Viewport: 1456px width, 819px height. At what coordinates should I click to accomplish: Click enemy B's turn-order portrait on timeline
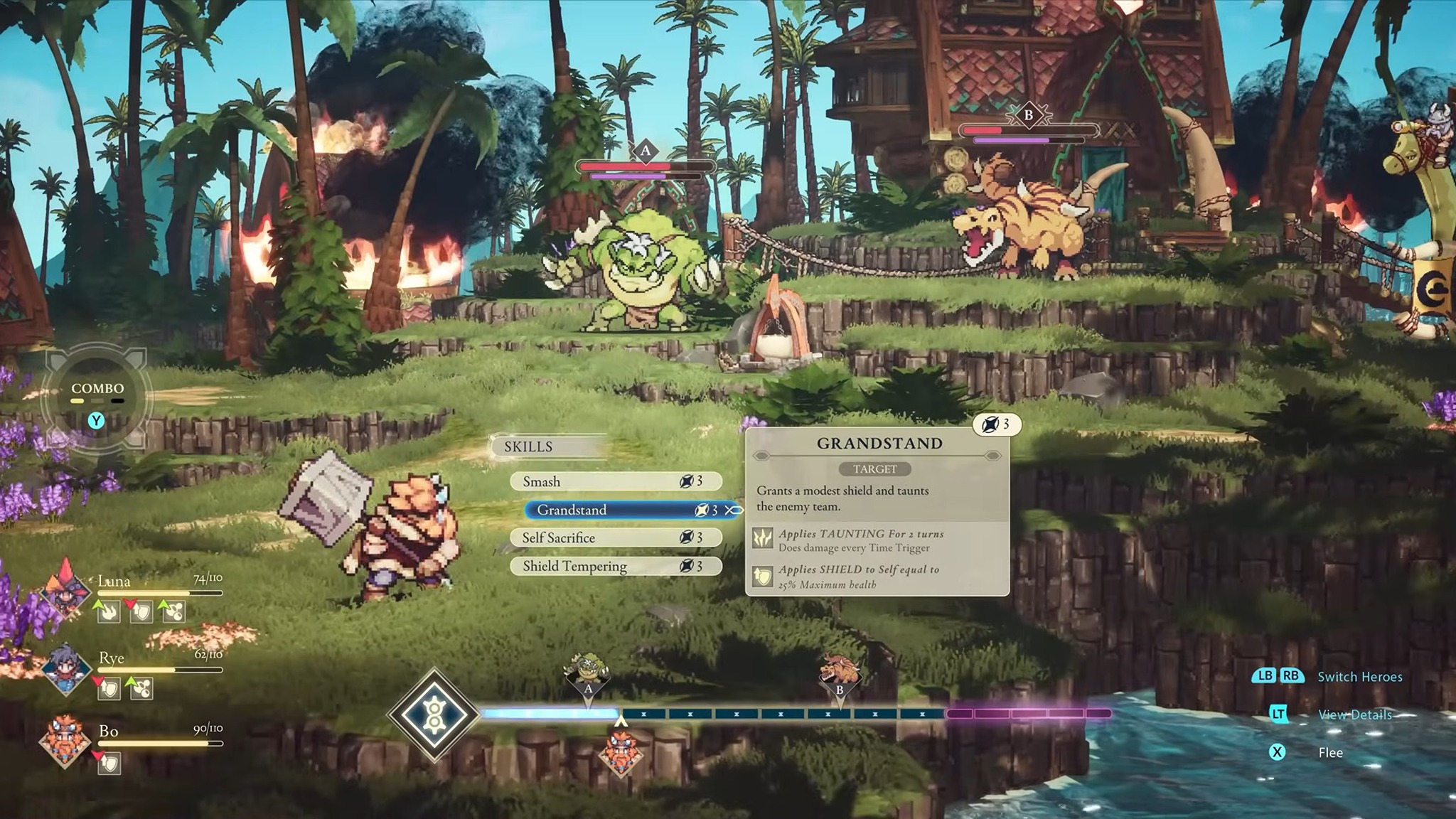(839, 674)
